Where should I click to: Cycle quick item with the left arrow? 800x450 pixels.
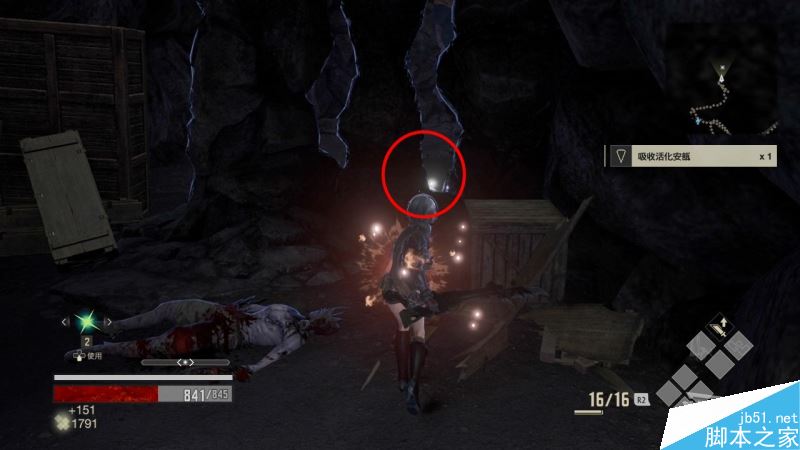click(x=66, y=322)
